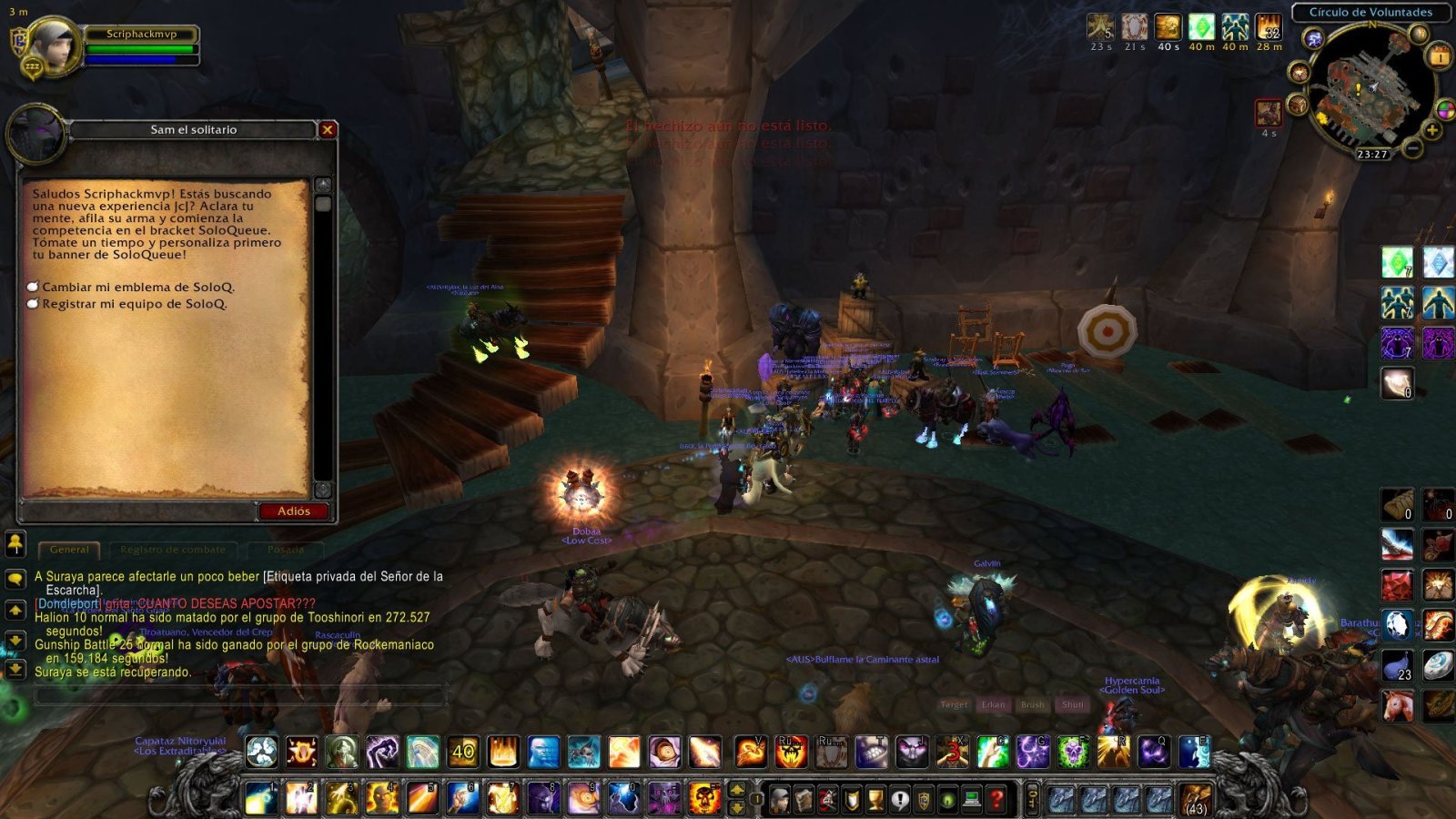Click the chest-shaped addon icon beside the minimap
Screen dimensions: 1456x819
1298,105
